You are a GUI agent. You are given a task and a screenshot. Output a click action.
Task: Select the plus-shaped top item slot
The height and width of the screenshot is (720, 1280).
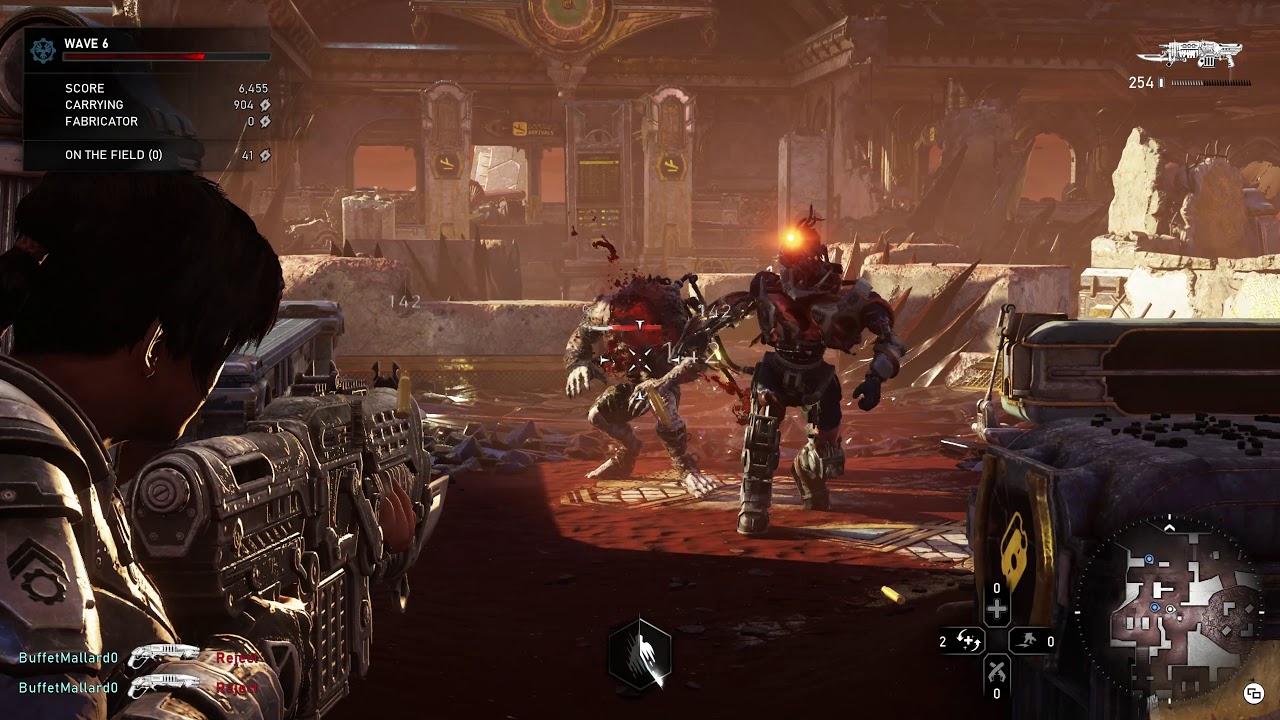click(996, 609)
